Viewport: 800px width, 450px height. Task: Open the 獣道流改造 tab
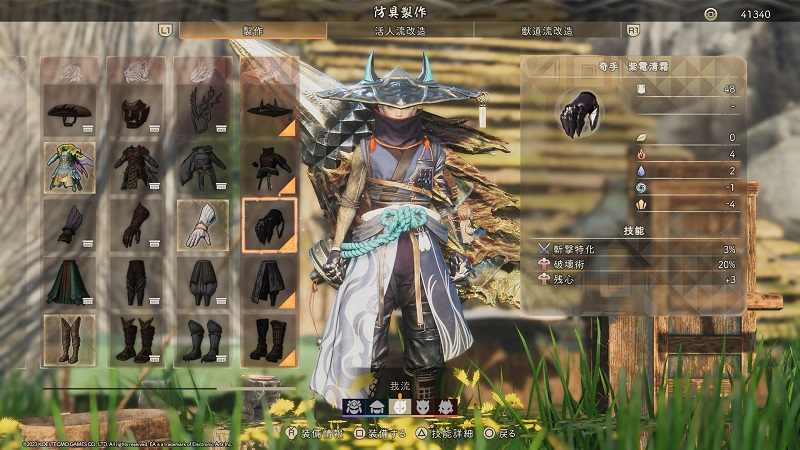(547, 31)
